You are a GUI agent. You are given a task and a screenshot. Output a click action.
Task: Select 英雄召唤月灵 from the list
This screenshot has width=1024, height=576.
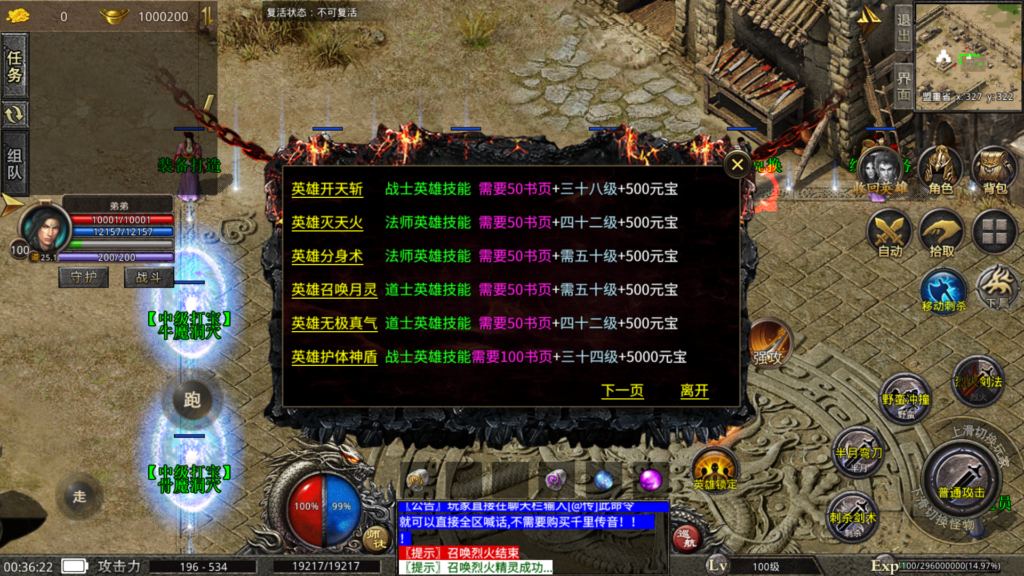[334, 290]
